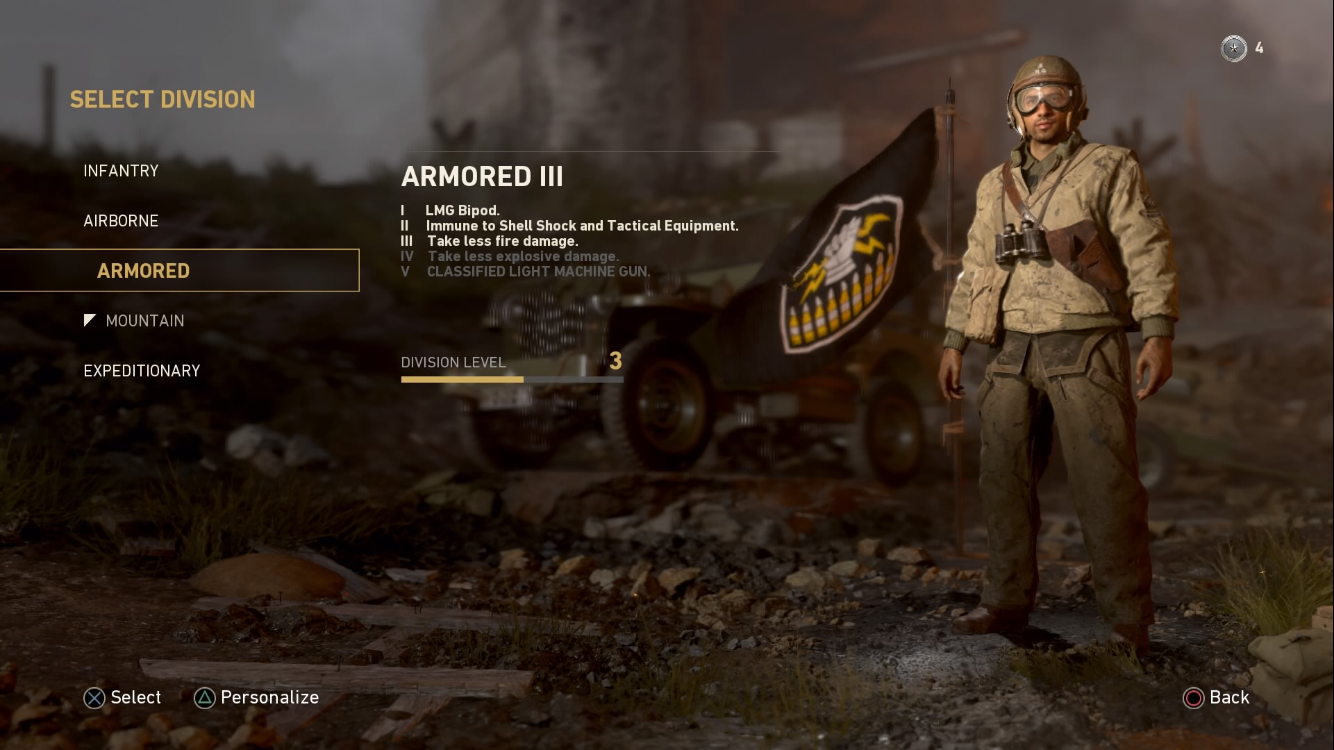The image size is (1334, 750).
Task: Pick the highlighted Armored division
Action: (143, 271)
